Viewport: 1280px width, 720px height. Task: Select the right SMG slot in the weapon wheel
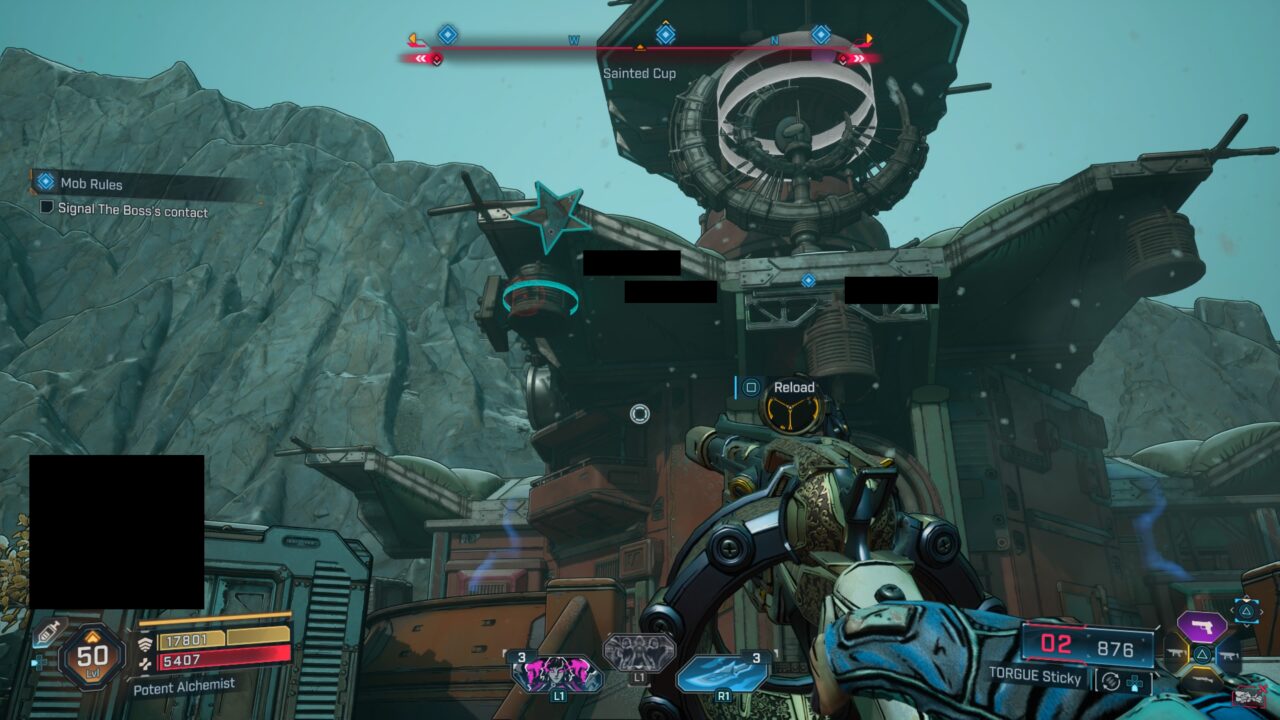[x=1228, y=655]
